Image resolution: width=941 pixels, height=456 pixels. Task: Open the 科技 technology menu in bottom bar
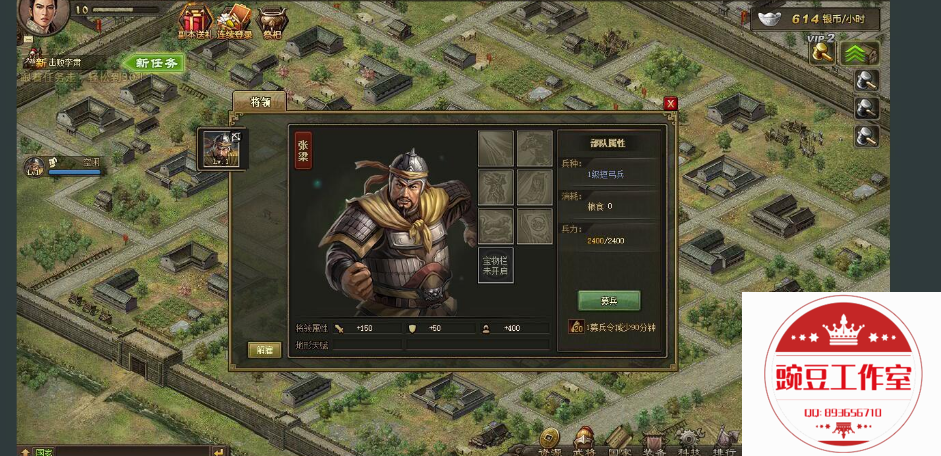click(x=689, y=439)
